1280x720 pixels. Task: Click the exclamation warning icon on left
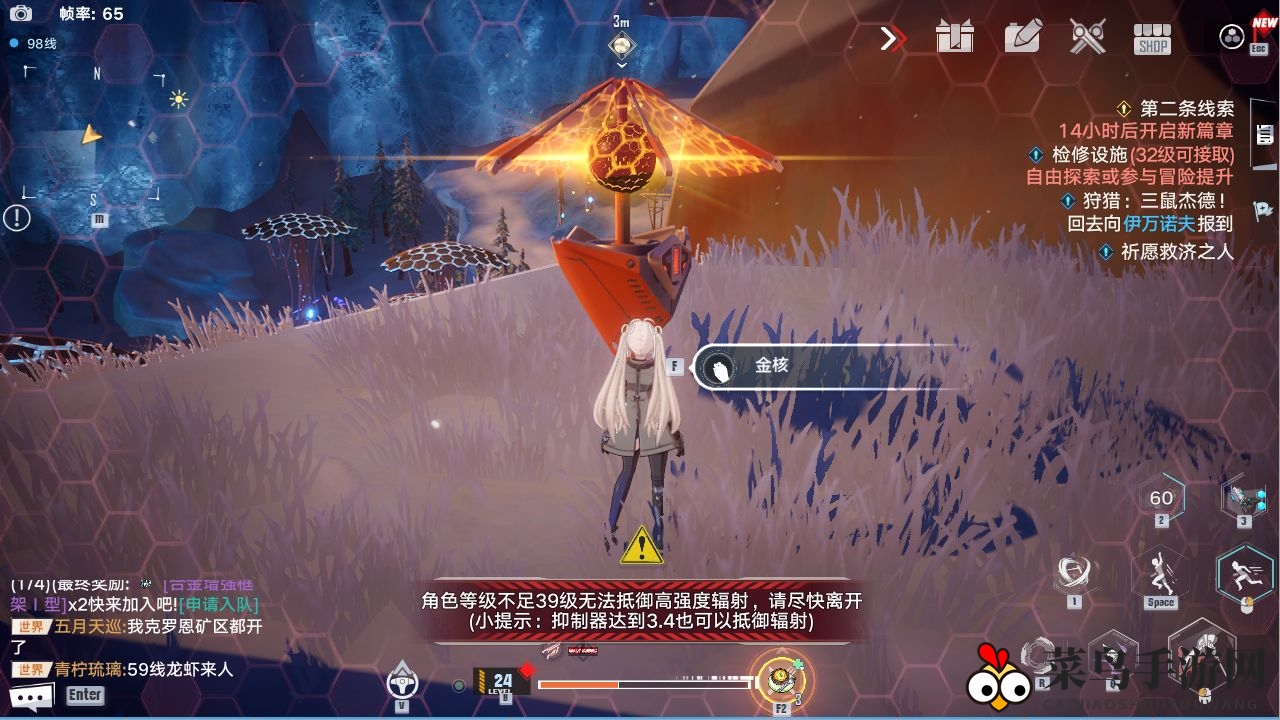[x=17, y=216]
